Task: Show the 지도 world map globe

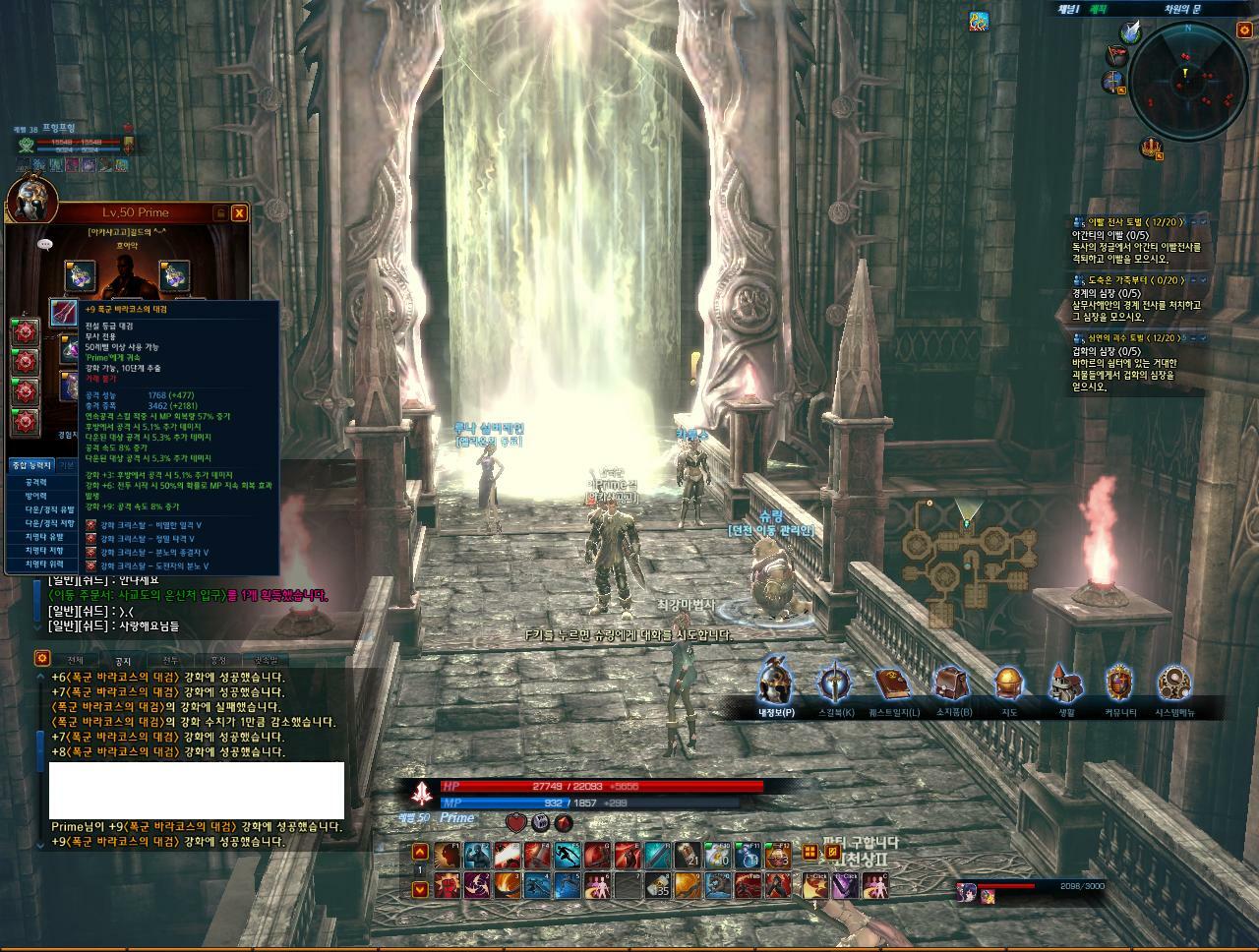Action: click(x=1009, y=682)
